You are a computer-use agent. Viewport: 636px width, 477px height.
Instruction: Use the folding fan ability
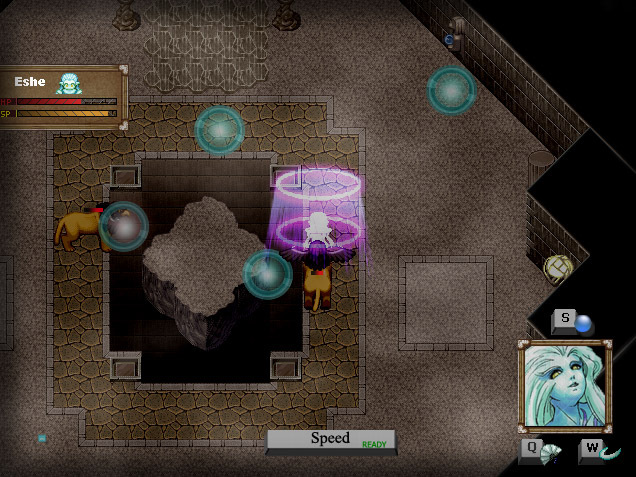point(550,453)
